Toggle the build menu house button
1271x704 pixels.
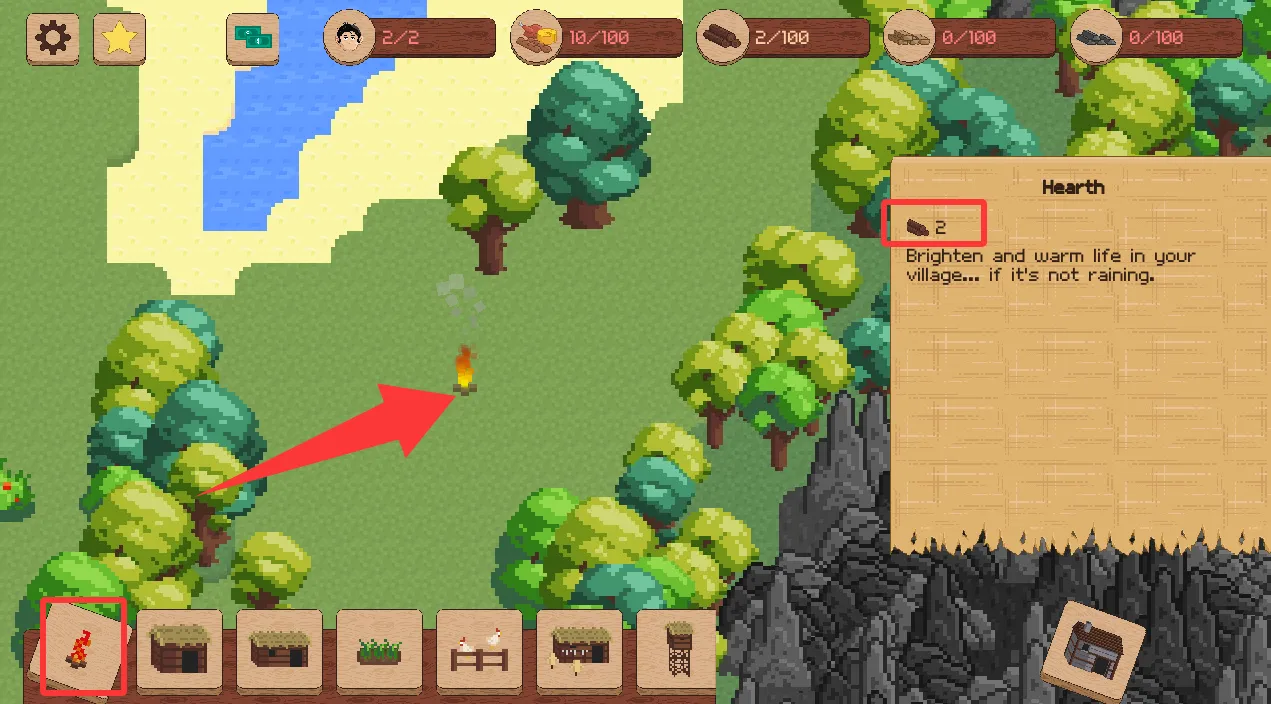pos(1093,650)
